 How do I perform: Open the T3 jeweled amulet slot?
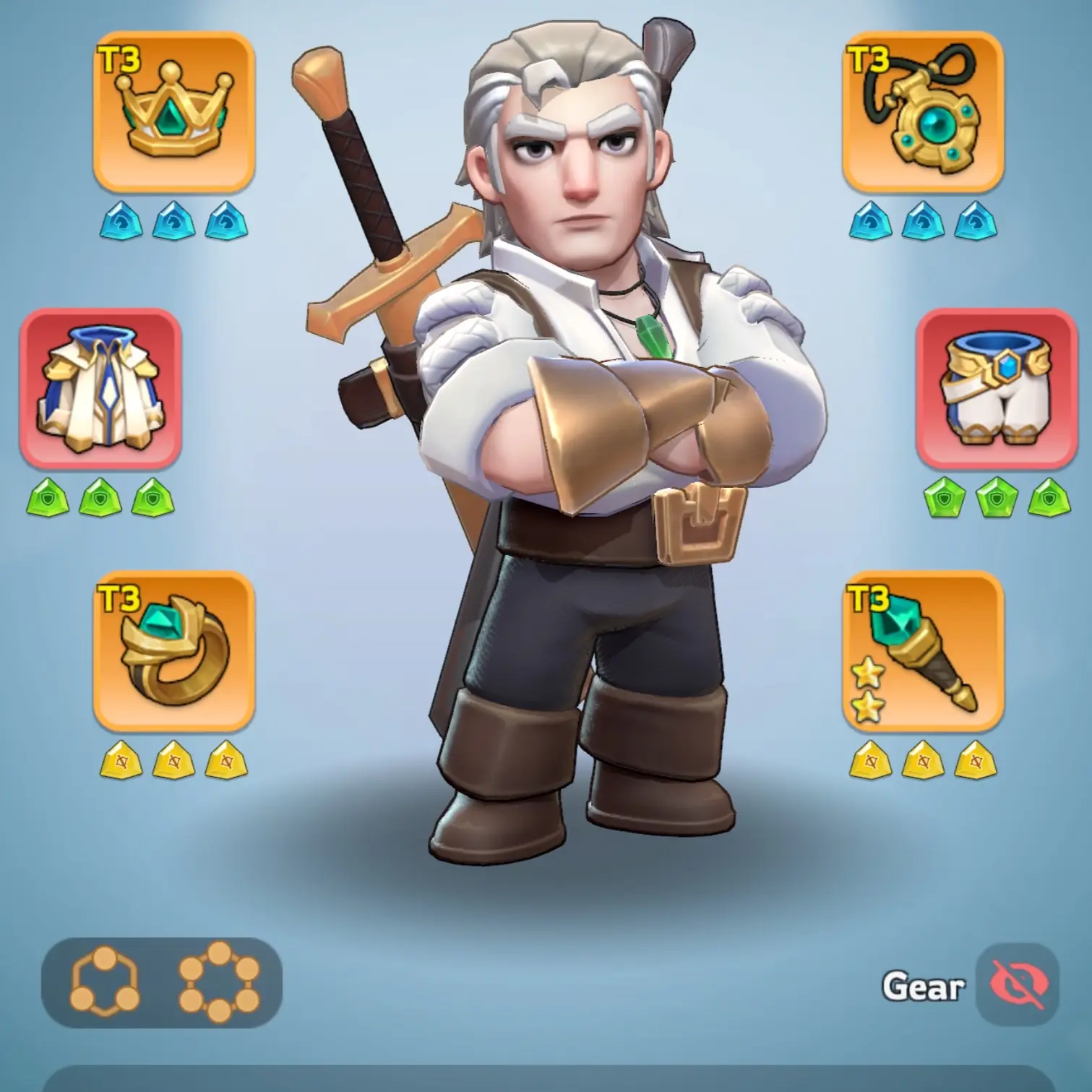click(x=923, y=111)
